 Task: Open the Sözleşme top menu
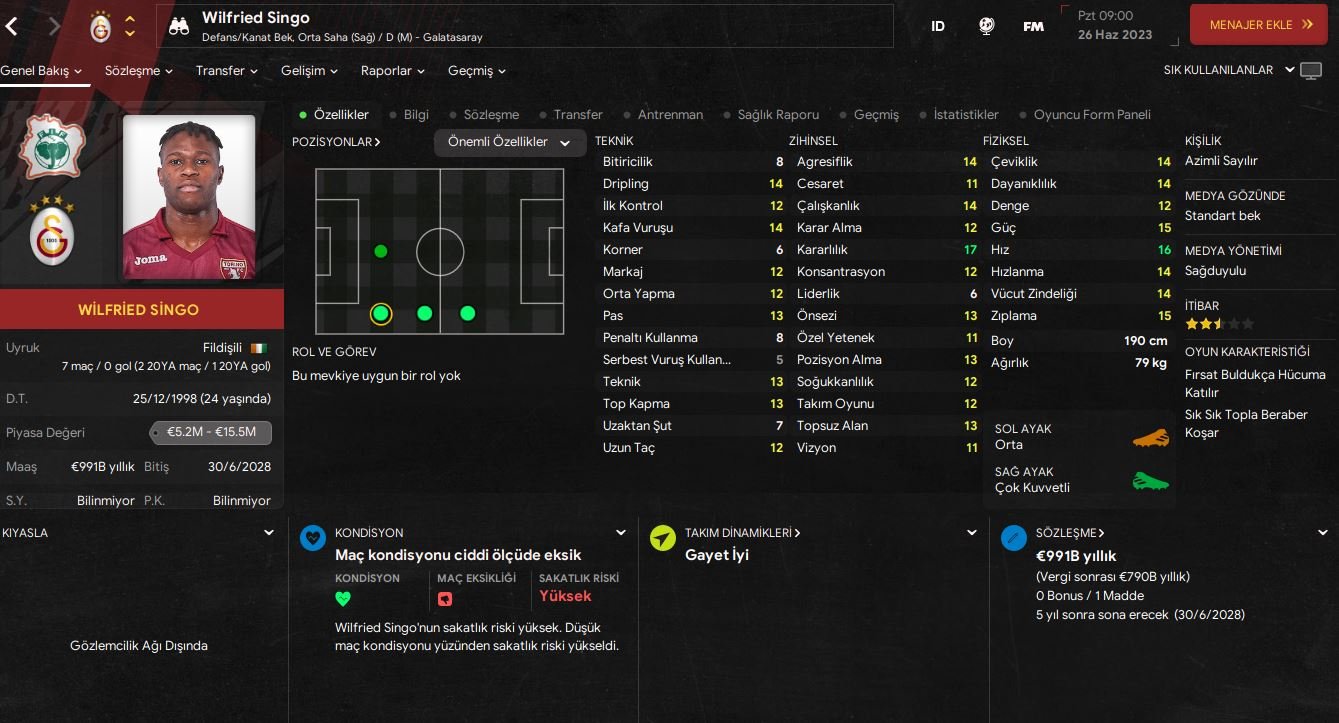[139, 71]
